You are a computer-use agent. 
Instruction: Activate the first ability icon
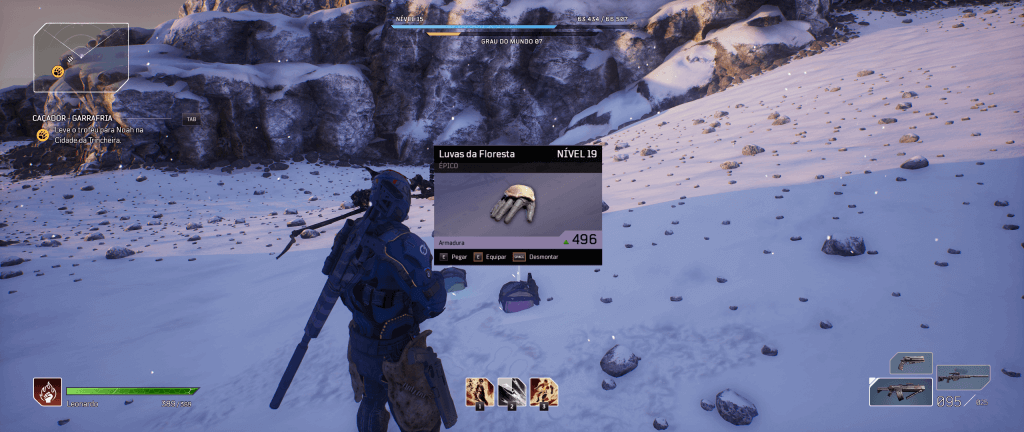point(479,391)
